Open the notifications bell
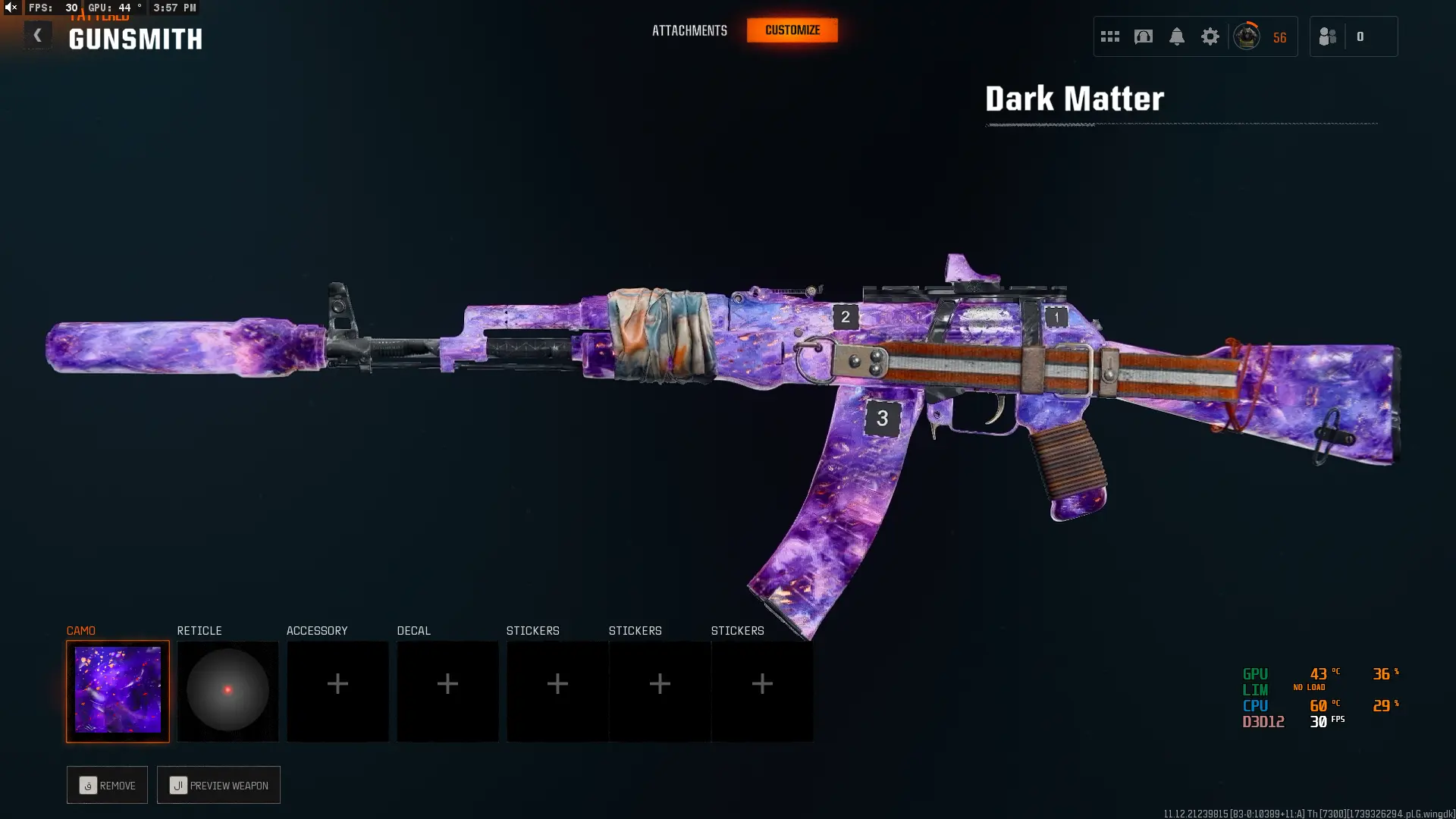The image size is (1456, 819). [1176, 36]
